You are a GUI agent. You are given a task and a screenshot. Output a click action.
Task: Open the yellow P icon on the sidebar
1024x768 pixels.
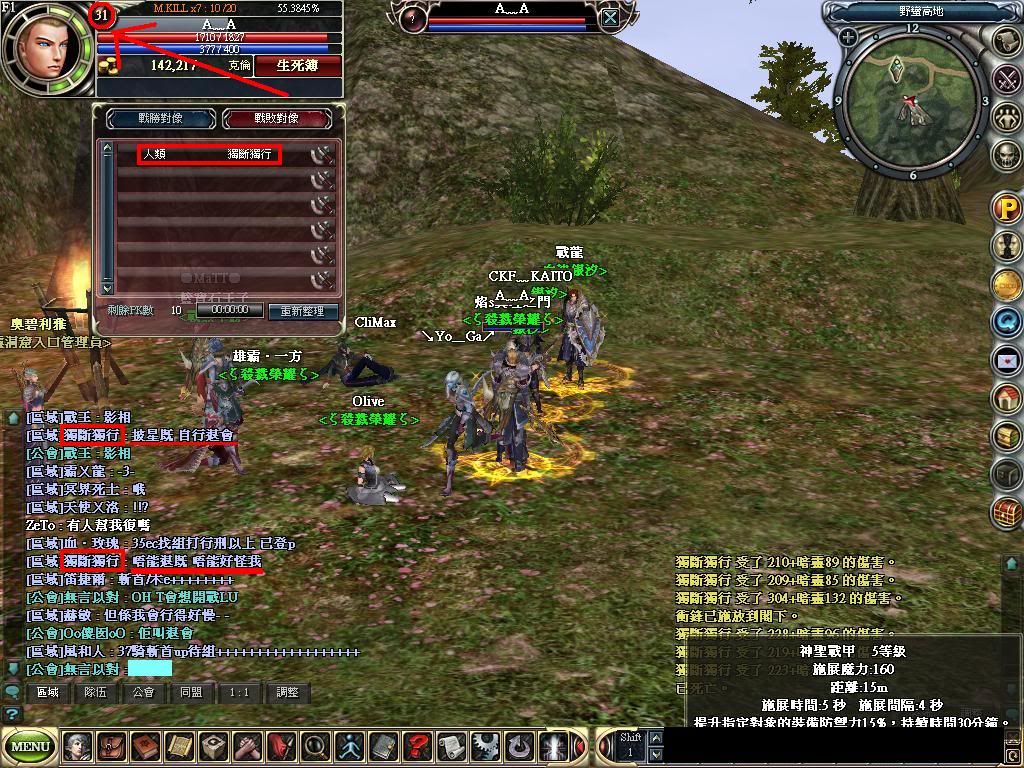[1006, 210]
